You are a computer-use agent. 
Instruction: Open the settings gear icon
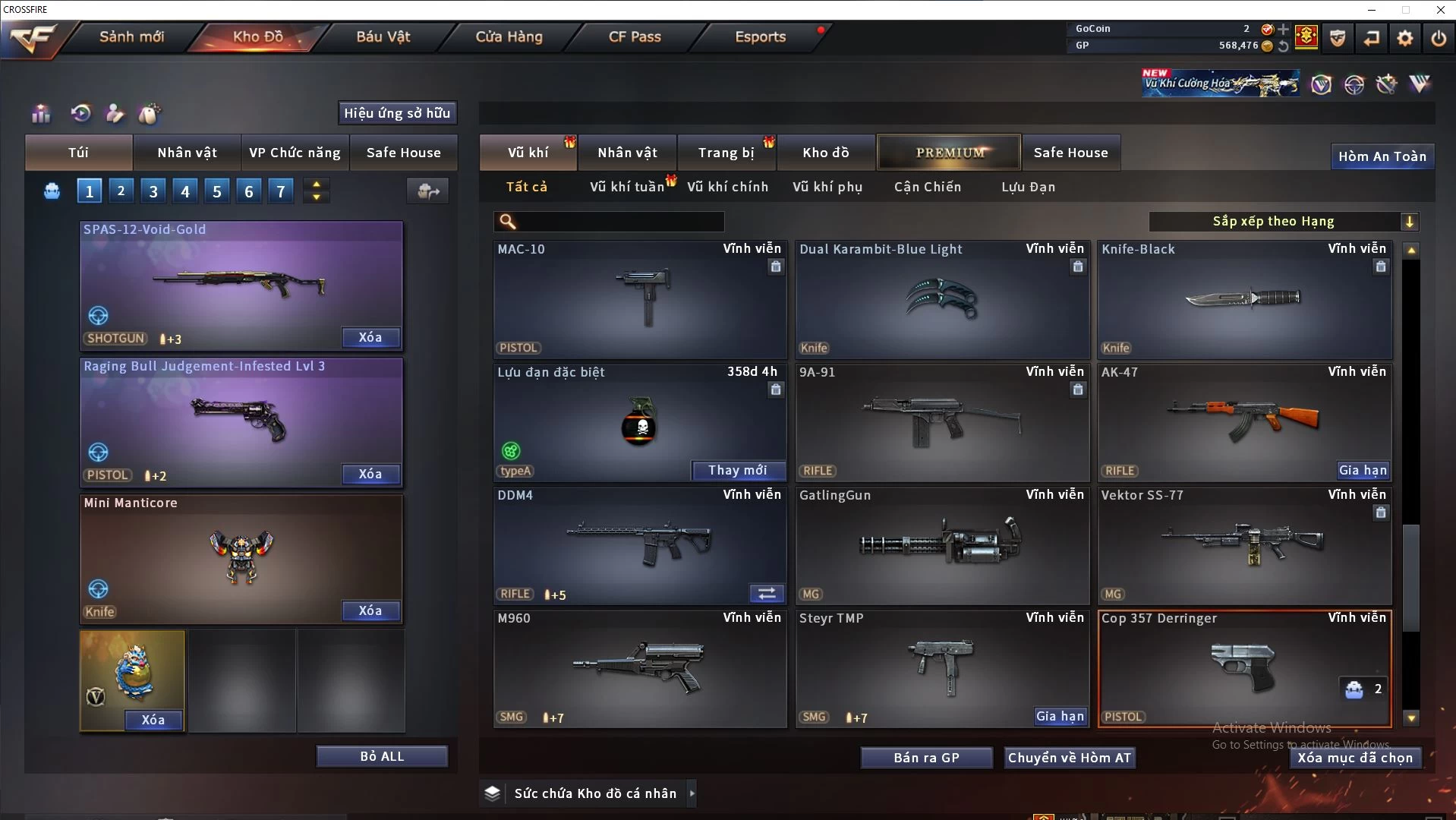[x=1404, y=38]
